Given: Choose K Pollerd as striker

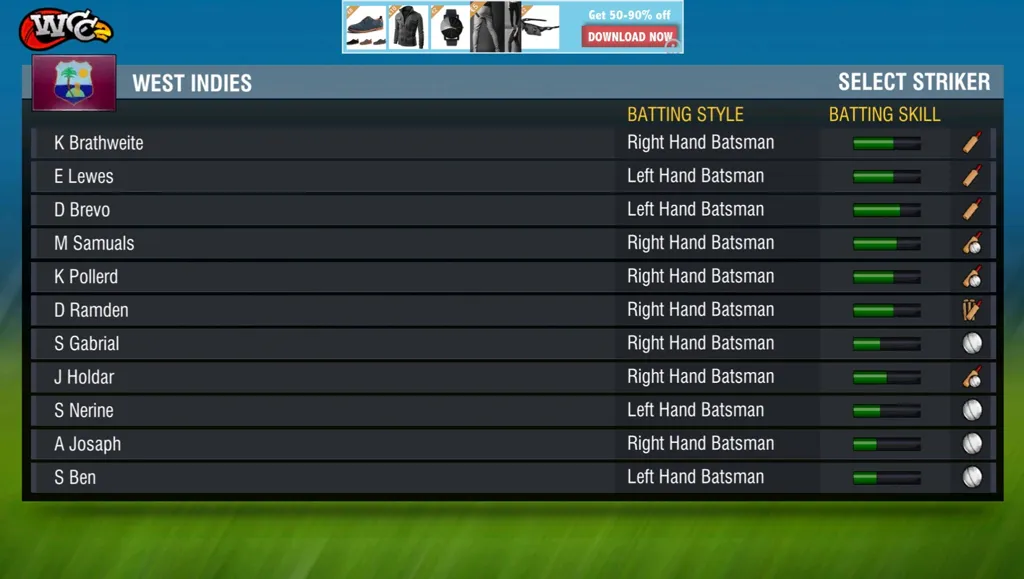Looking at the screenshot, I should (86, 277).
